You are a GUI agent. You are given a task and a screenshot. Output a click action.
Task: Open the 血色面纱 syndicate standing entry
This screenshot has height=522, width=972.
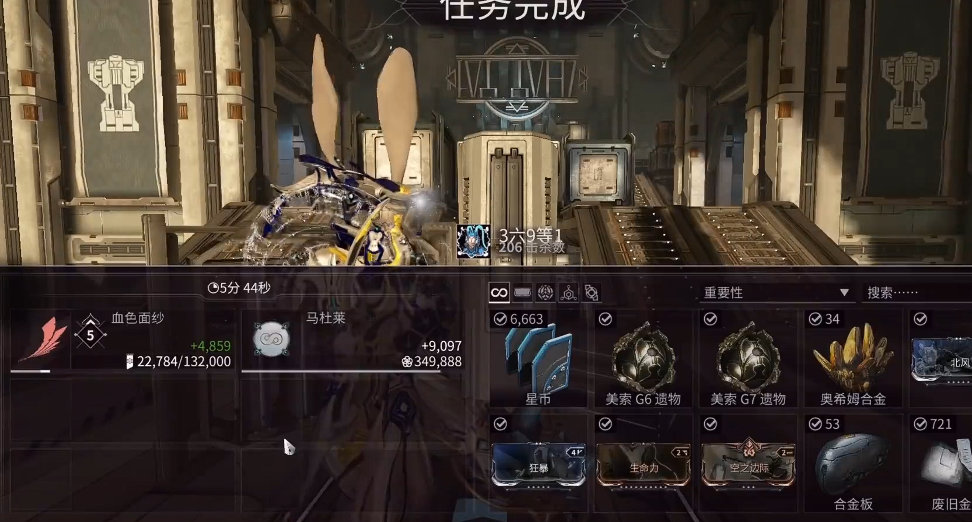pos(121,341)
